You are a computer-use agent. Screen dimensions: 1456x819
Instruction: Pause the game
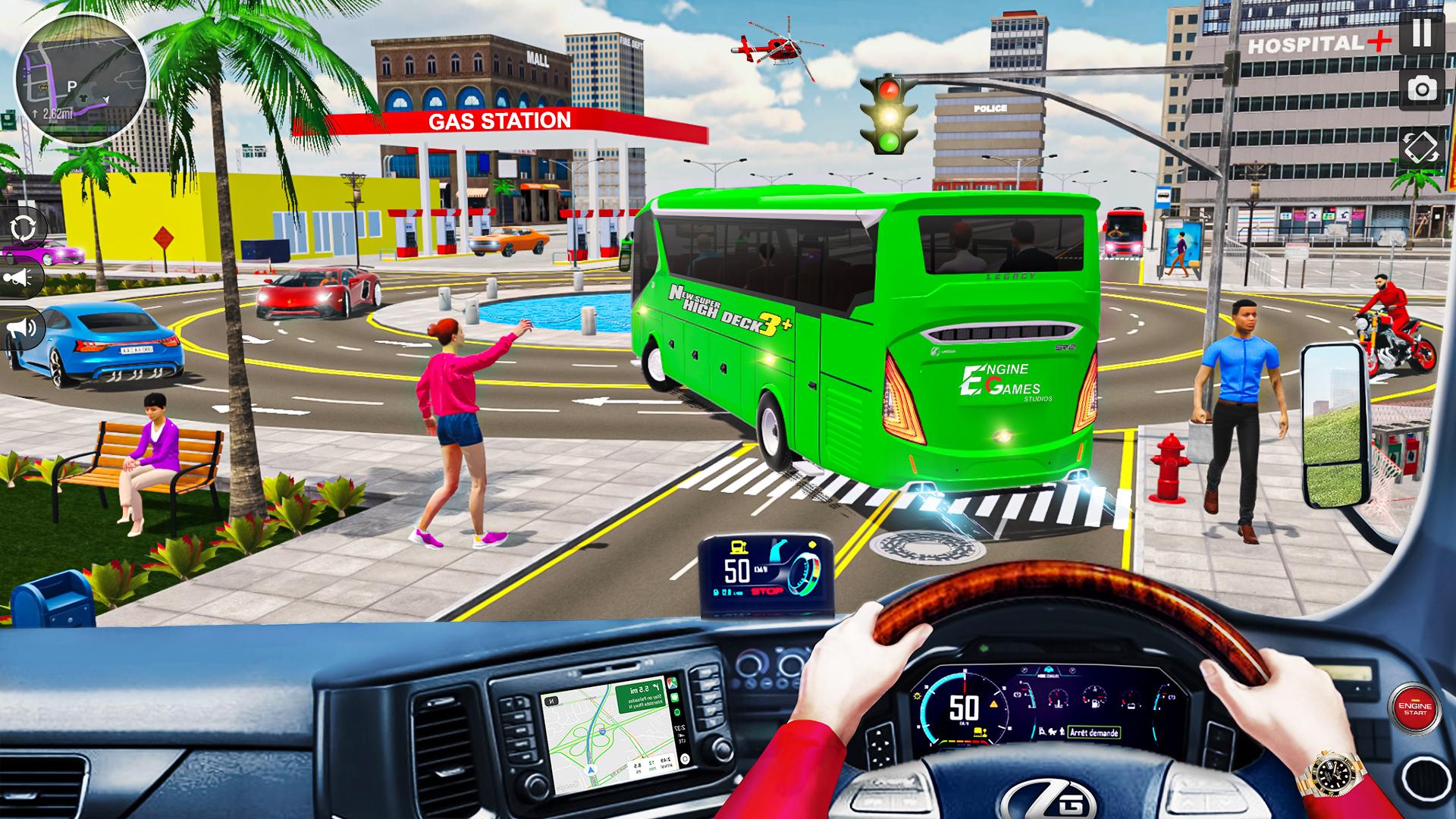[1422, 34]
